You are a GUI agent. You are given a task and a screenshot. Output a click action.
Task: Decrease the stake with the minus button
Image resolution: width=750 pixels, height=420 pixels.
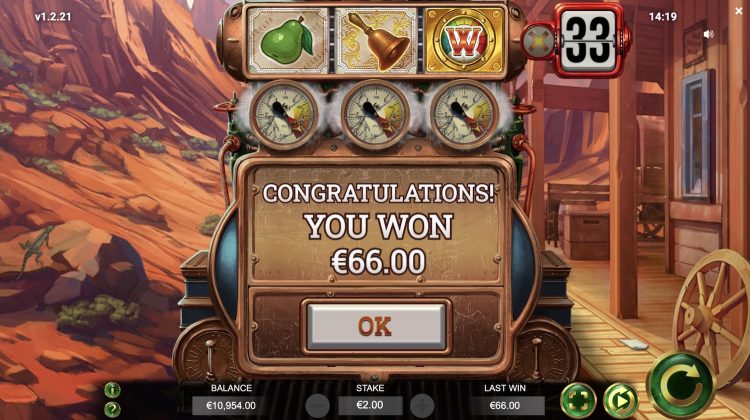(317, 405)
